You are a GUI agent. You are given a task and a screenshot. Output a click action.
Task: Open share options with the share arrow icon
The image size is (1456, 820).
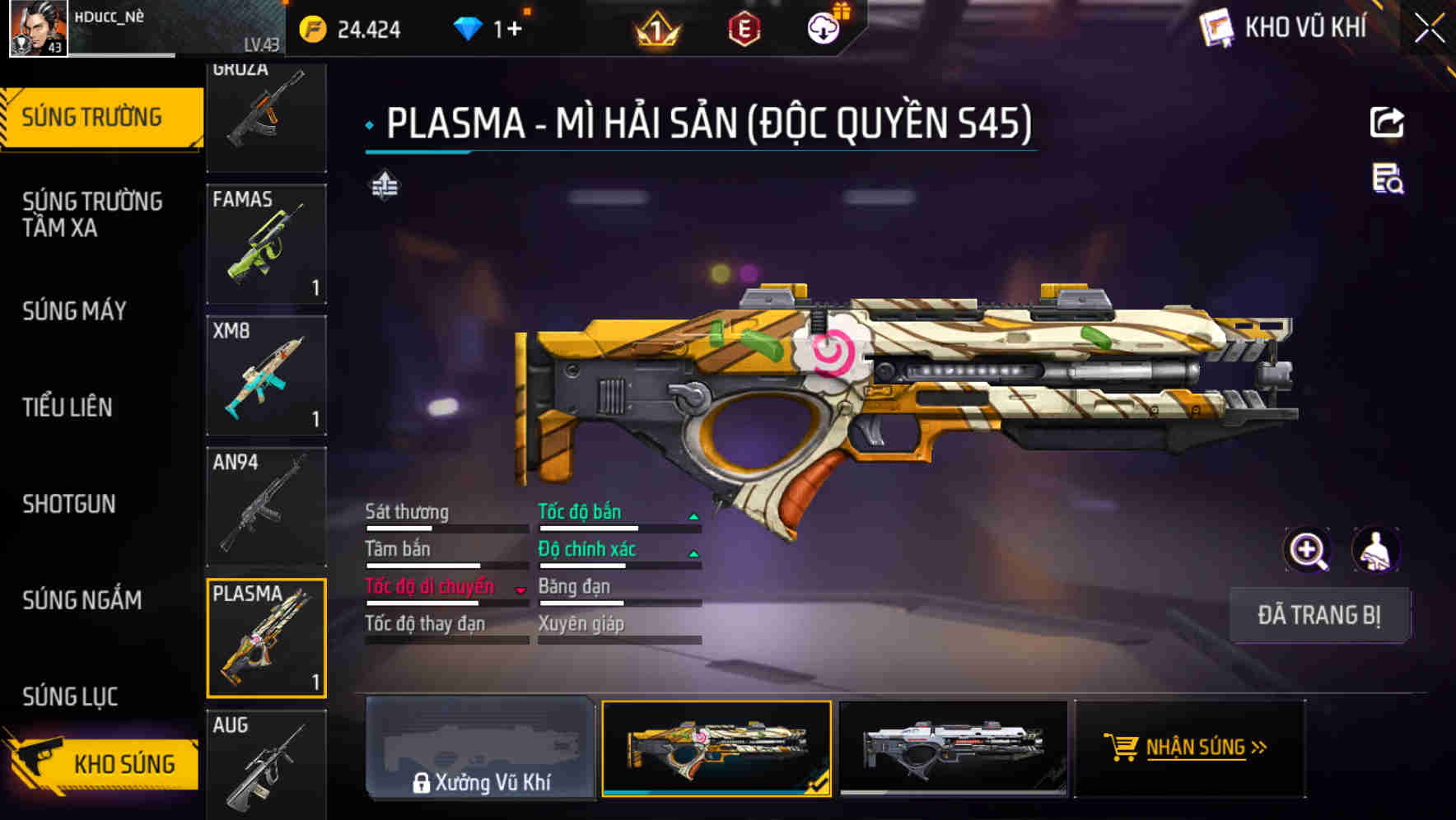point(1386,122)
